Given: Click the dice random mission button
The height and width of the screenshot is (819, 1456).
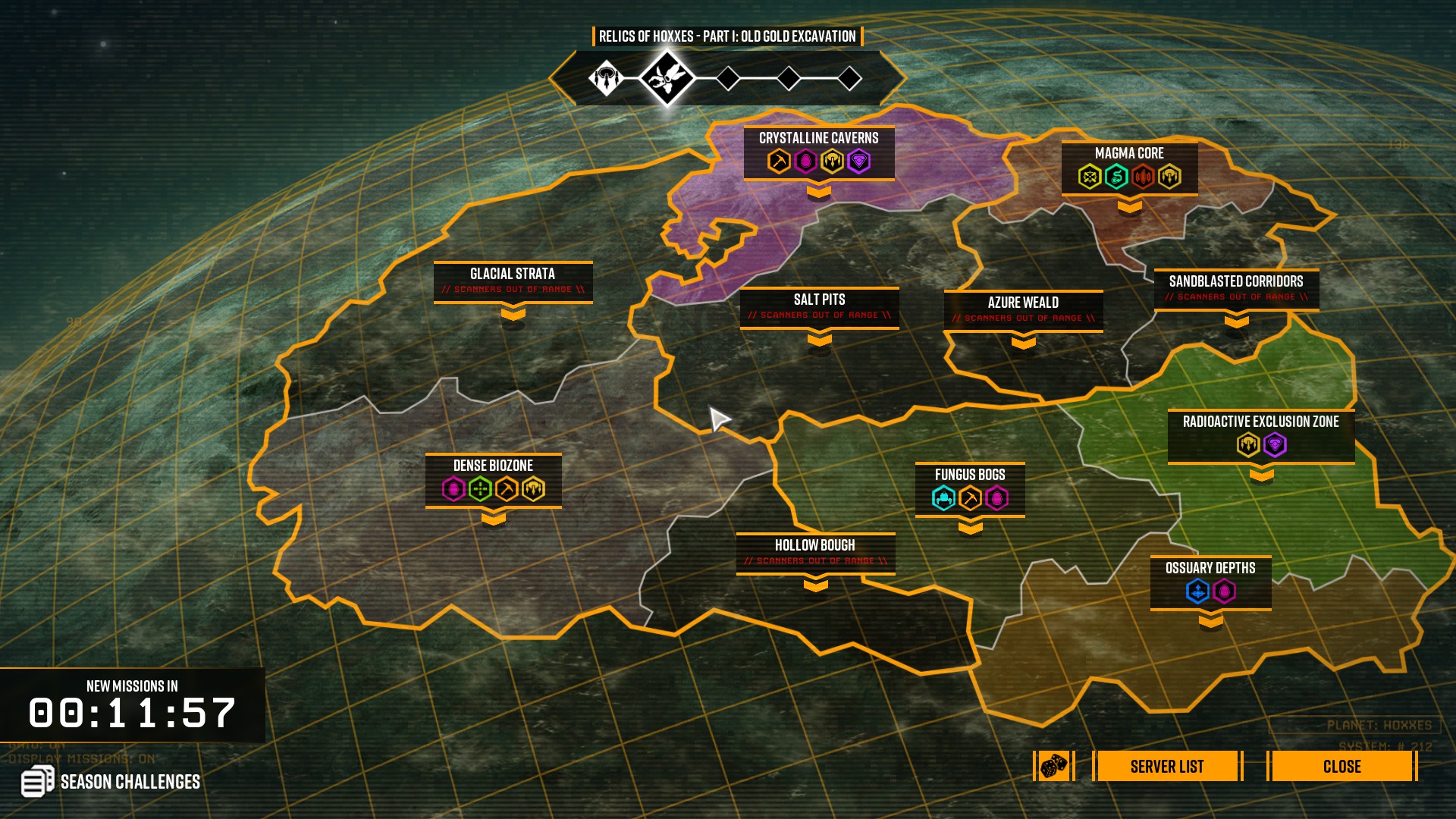Looking at the screenshot, I should pos(1053,766).
